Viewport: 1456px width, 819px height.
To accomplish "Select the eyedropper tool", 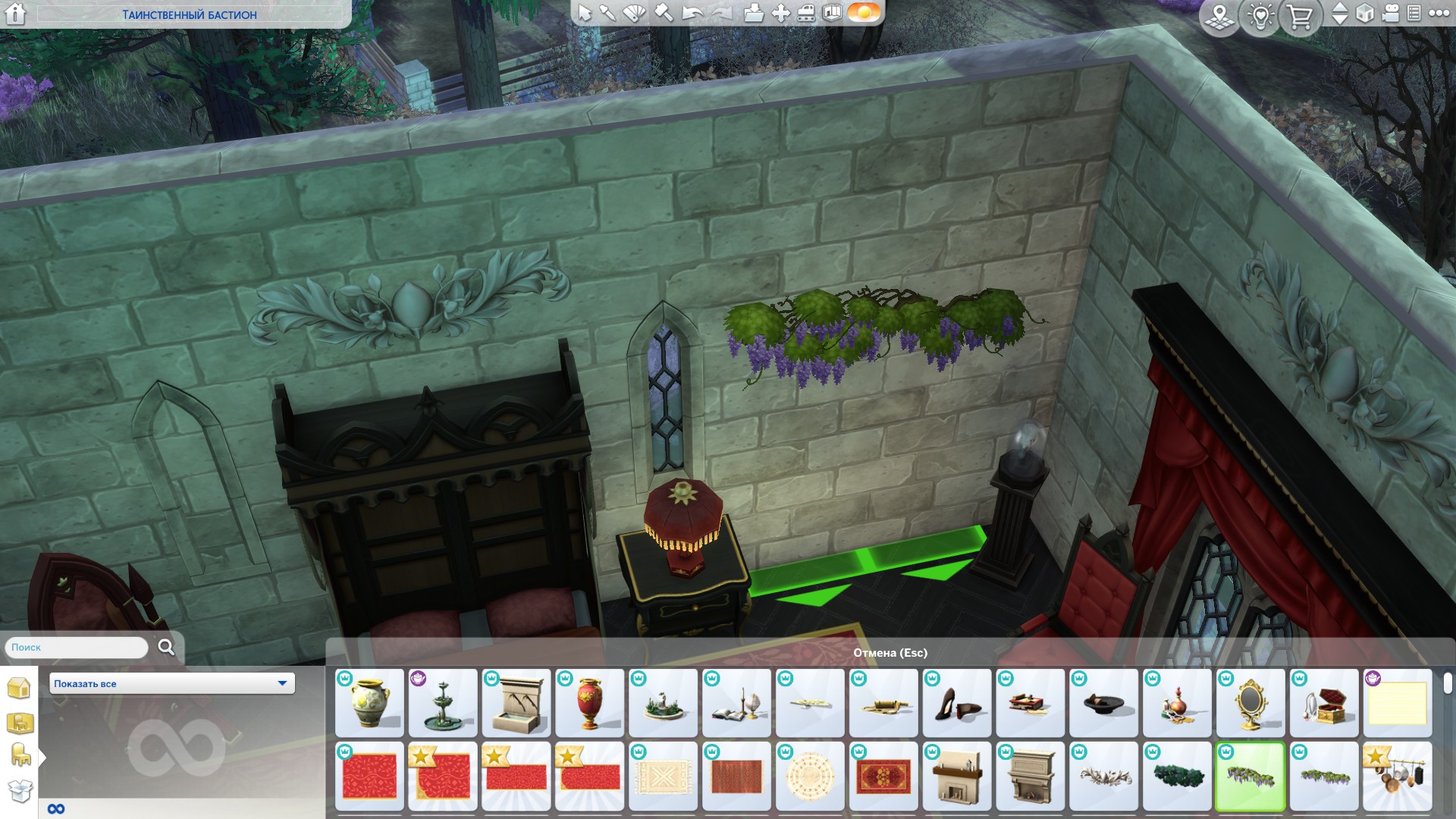I will coord(608,13).
